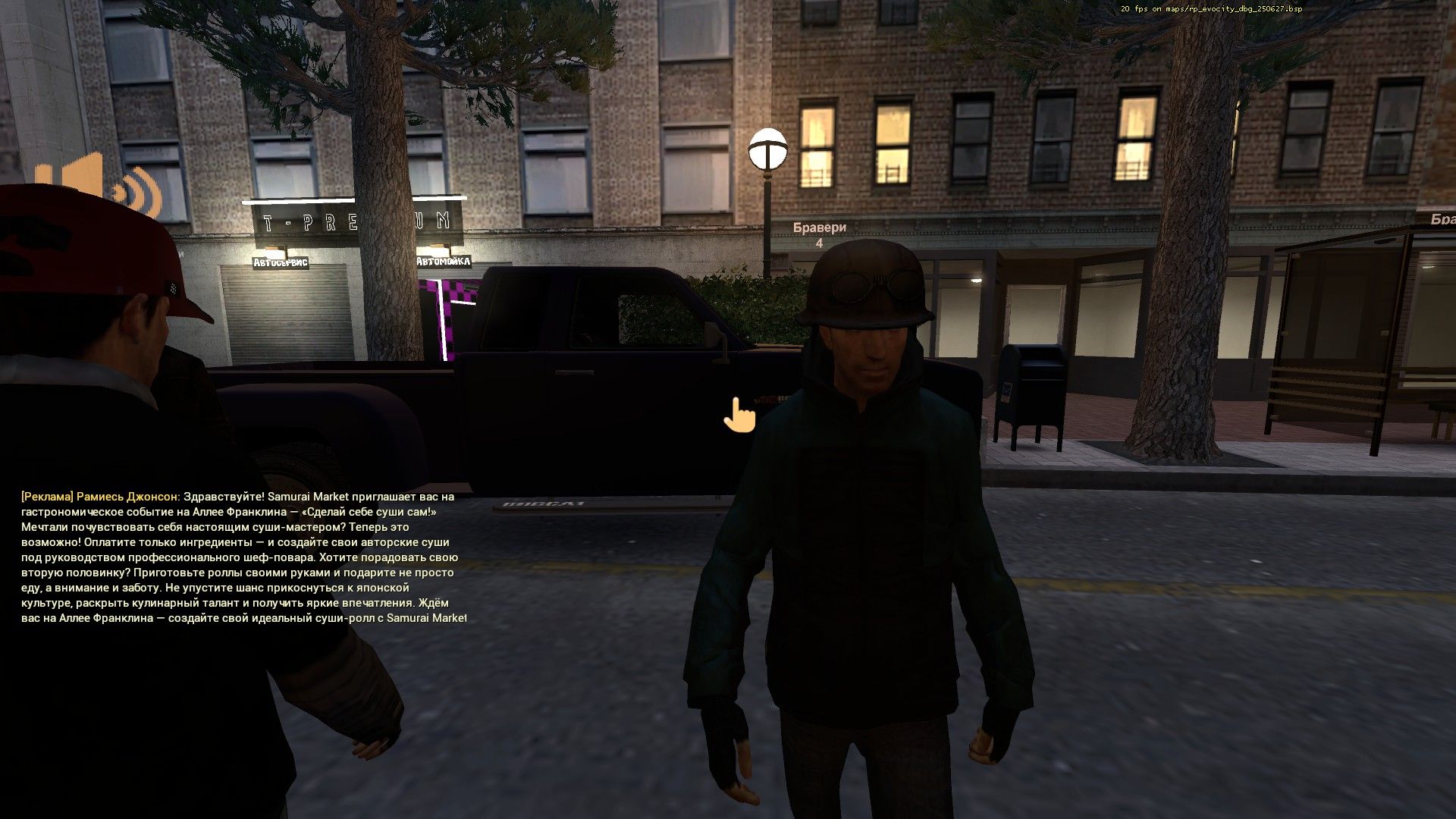1456x819 pixels.
Task: Click the Samurai Market advertisement chat message
Action: (241, 557)
